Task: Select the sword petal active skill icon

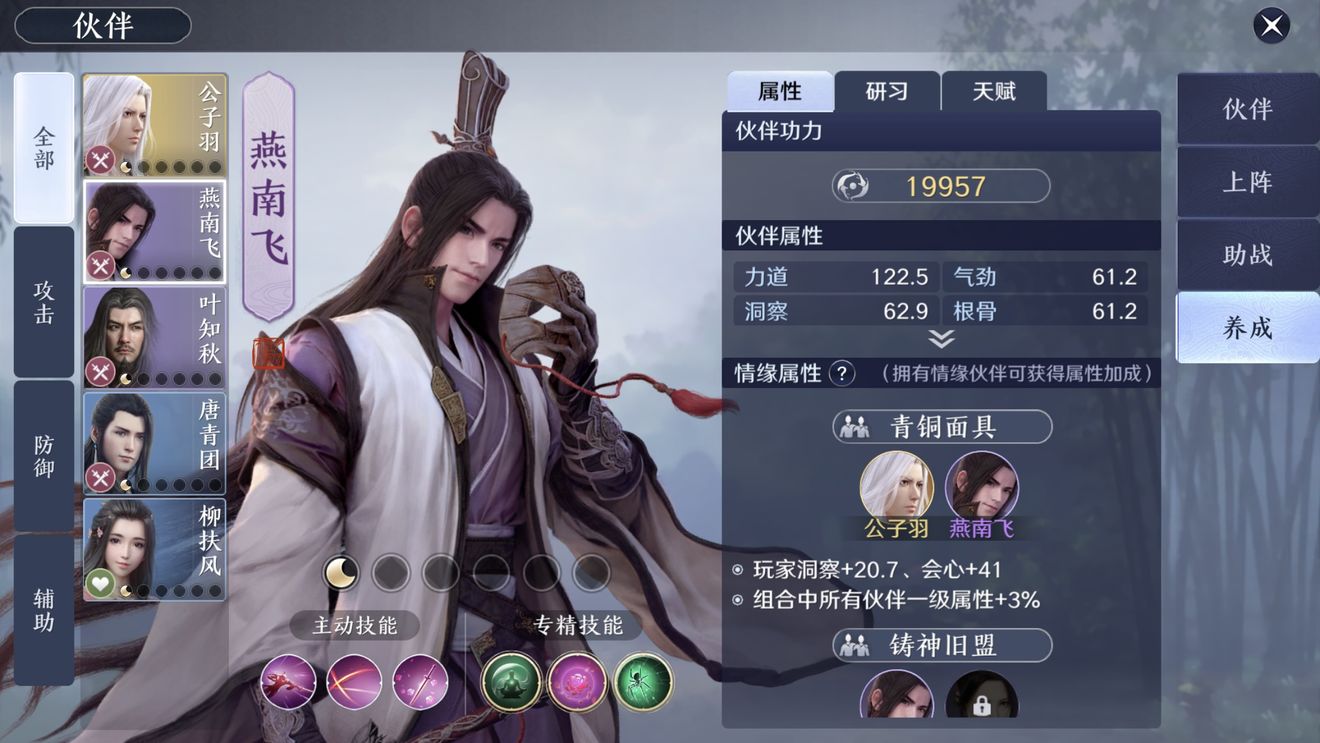Action: [x=421, y=682]
